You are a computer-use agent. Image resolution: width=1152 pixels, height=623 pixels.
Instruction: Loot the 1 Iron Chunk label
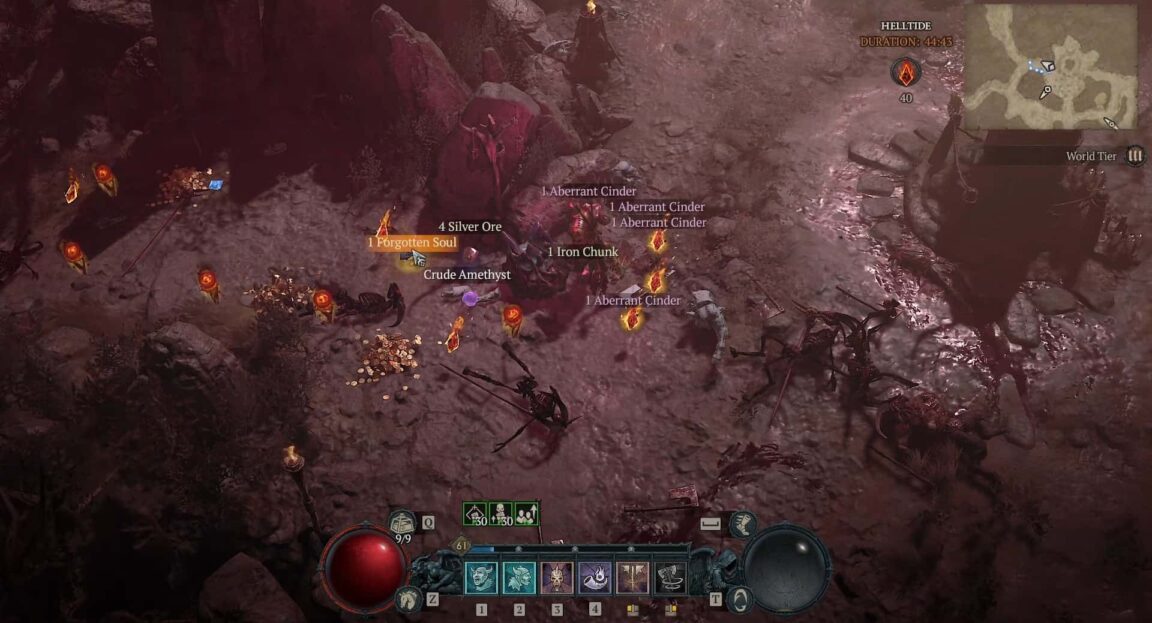(x=583, y=252)
